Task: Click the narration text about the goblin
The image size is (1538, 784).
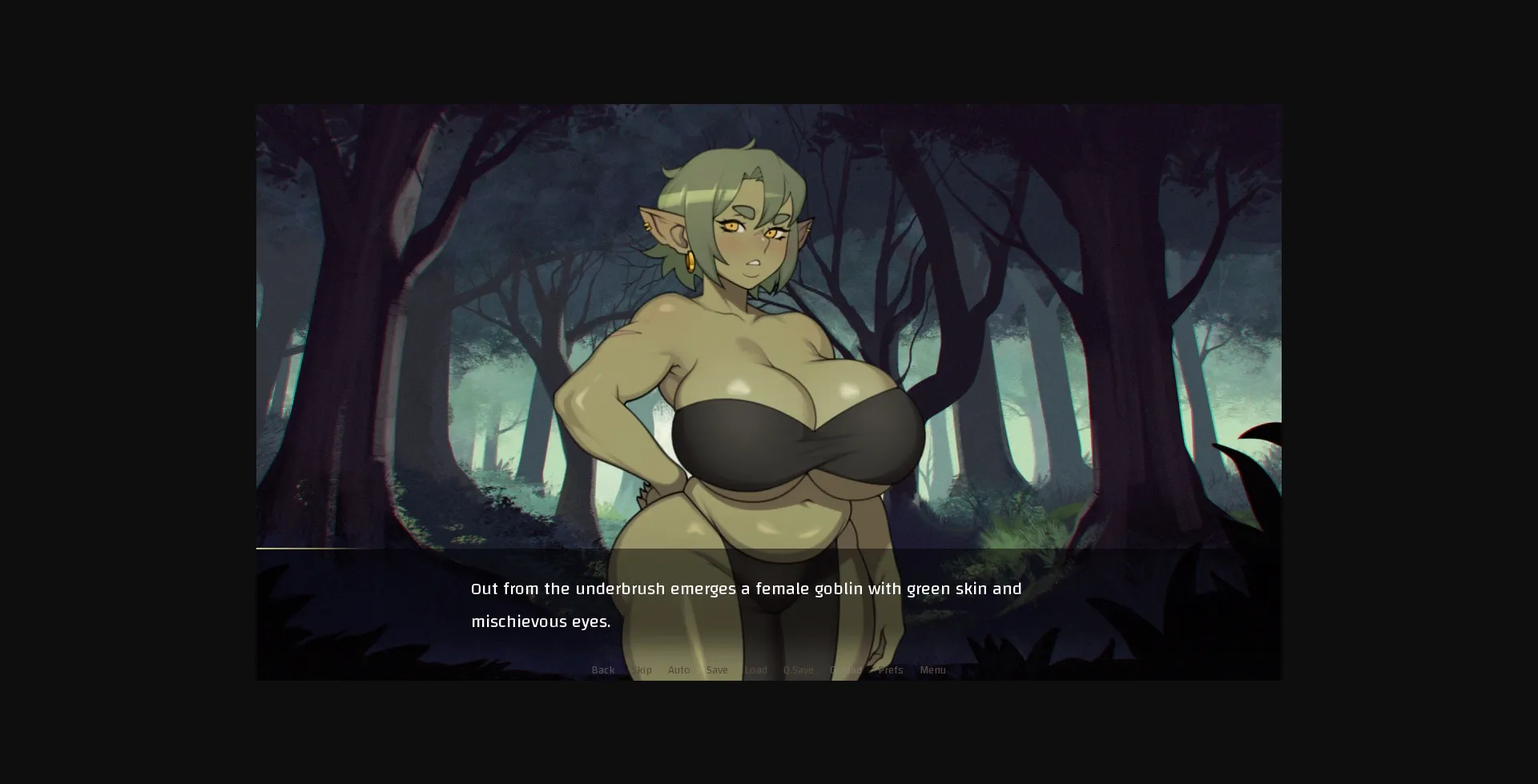Action: point(745,588)
